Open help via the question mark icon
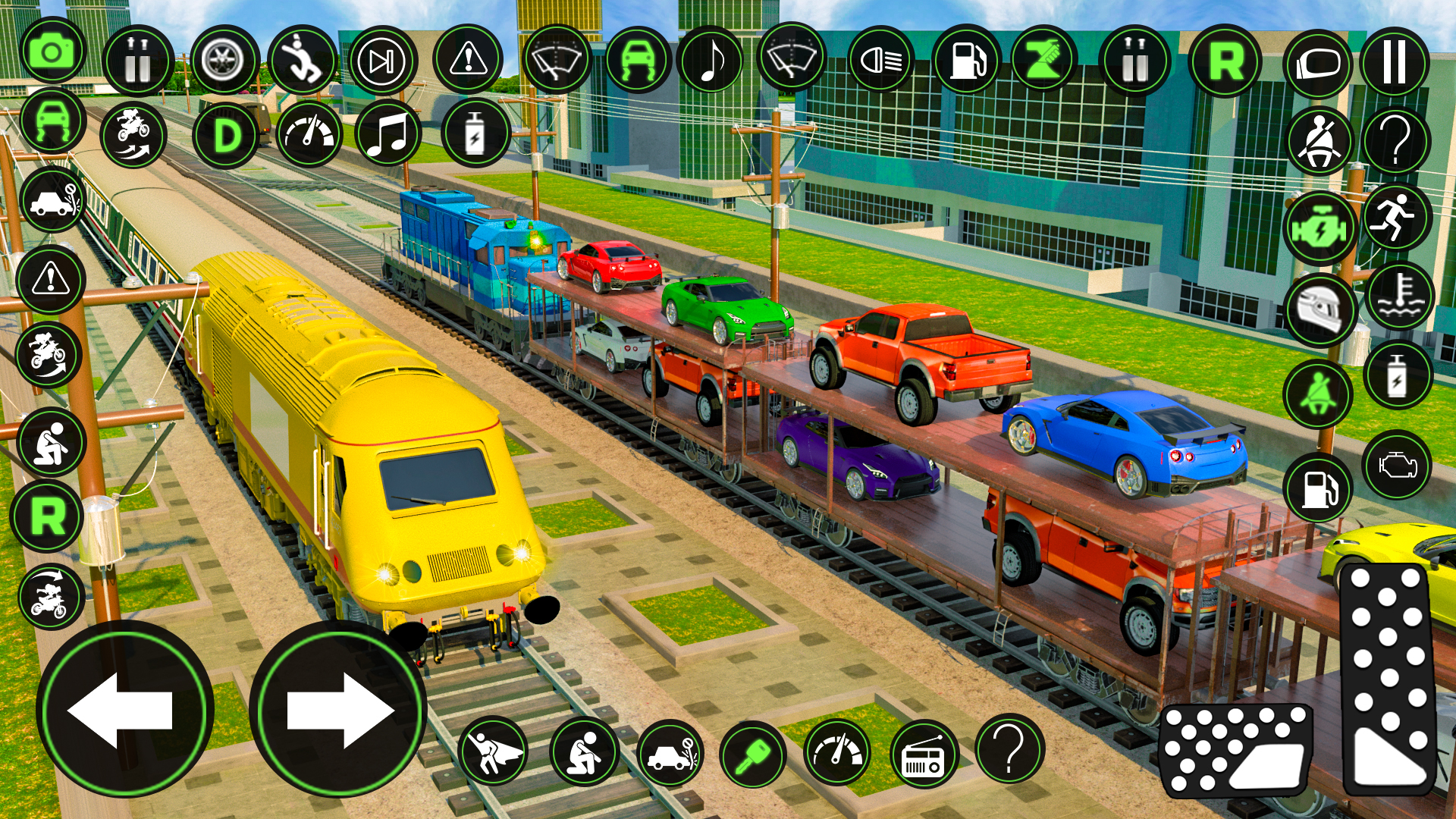 (x=1395, y=140)
